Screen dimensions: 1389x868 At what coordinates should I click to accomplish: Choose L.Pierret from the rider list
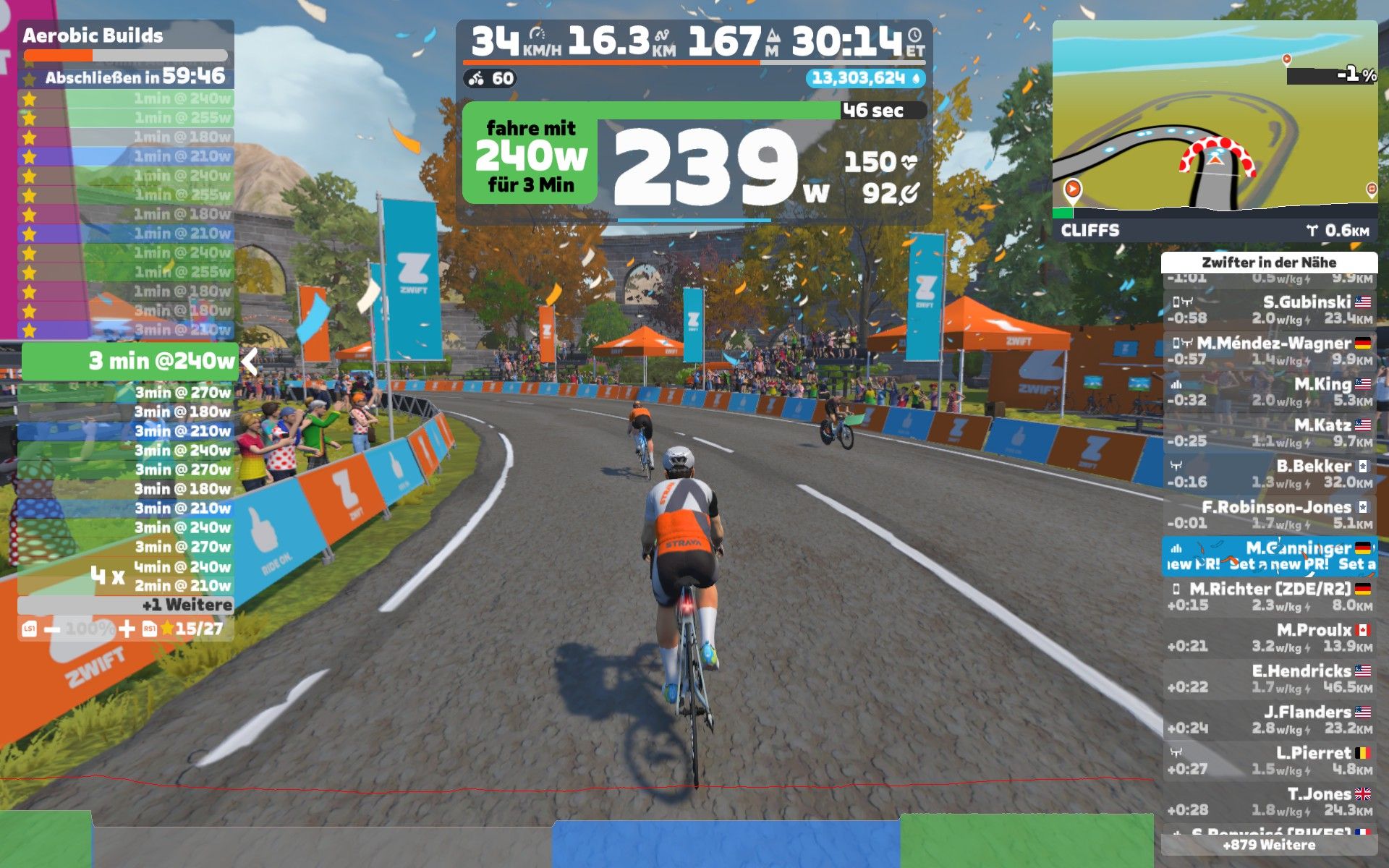1269,760
